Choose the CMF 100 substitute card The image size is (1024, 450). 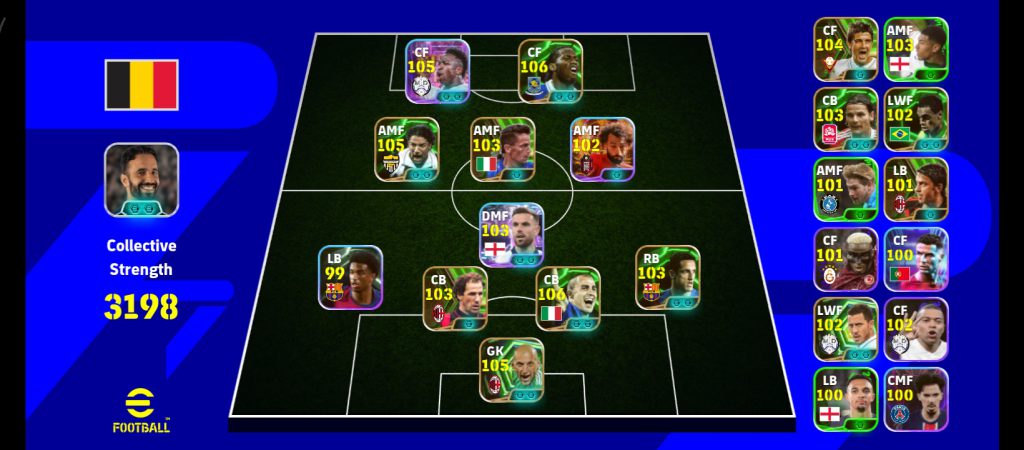915,399
